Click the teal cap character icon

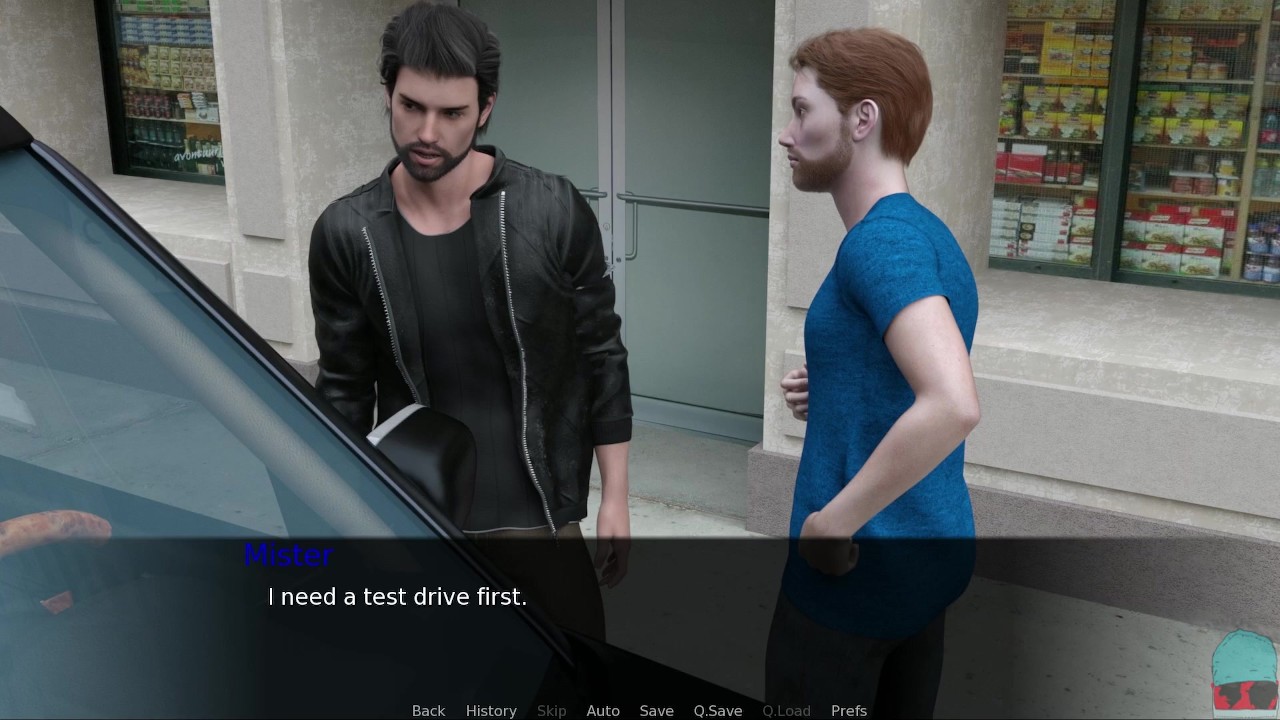[1244, 671]
